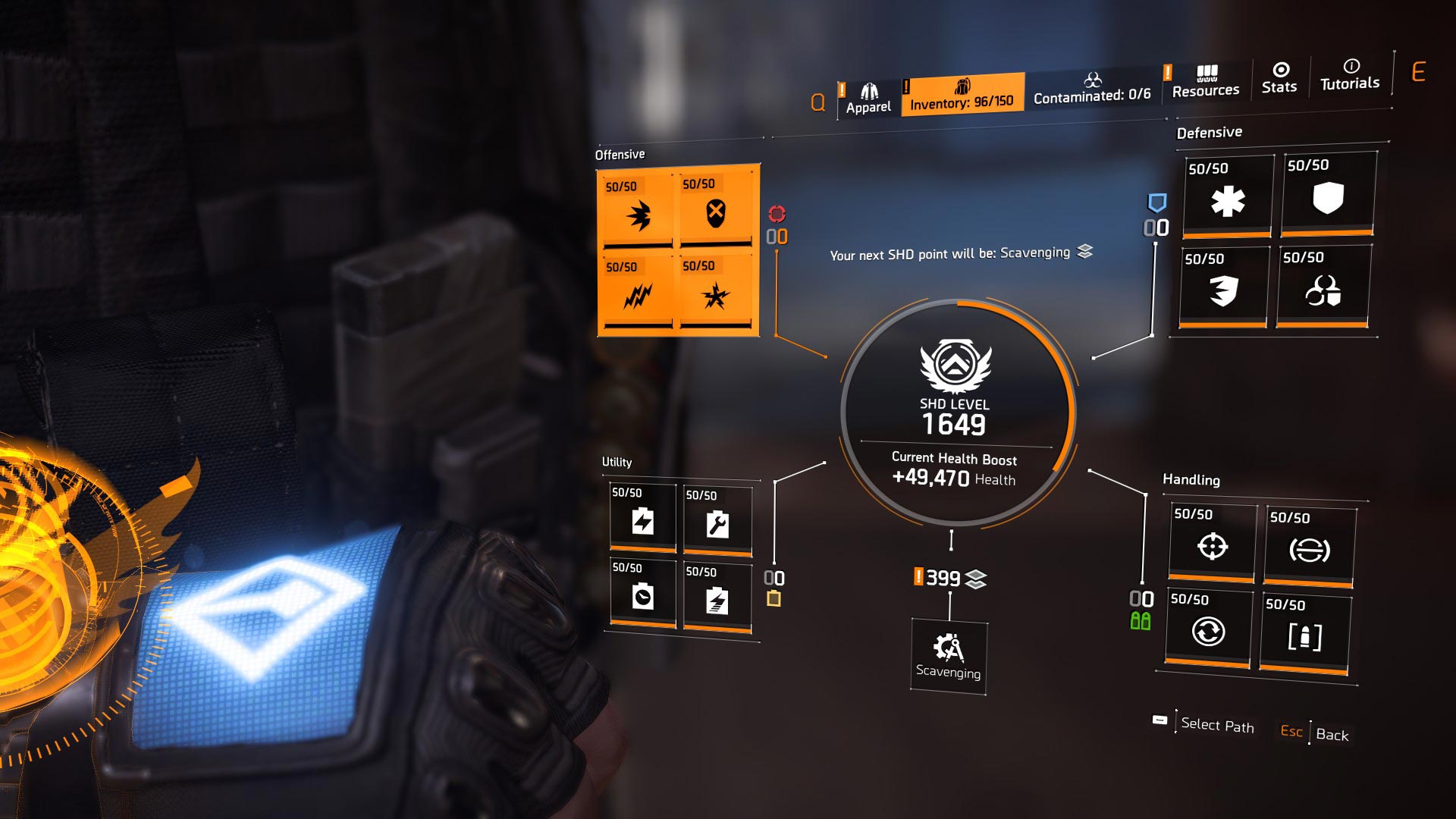1456x819 pixels.
Task: Open the Inventory tab
Action: pyautogui.click(x=963, y=95)
